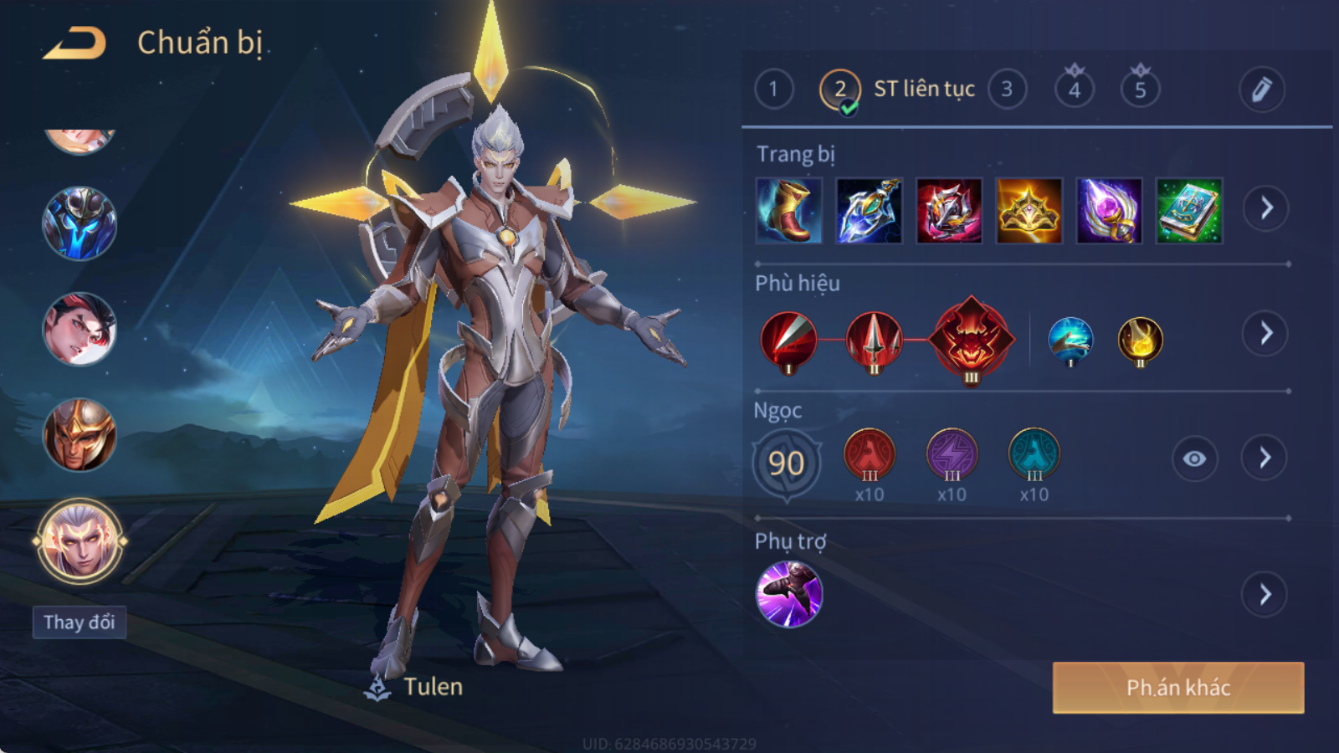The image size is (1339, 753).
Task: Click the Phản khác button
Action: (1178, 688)
